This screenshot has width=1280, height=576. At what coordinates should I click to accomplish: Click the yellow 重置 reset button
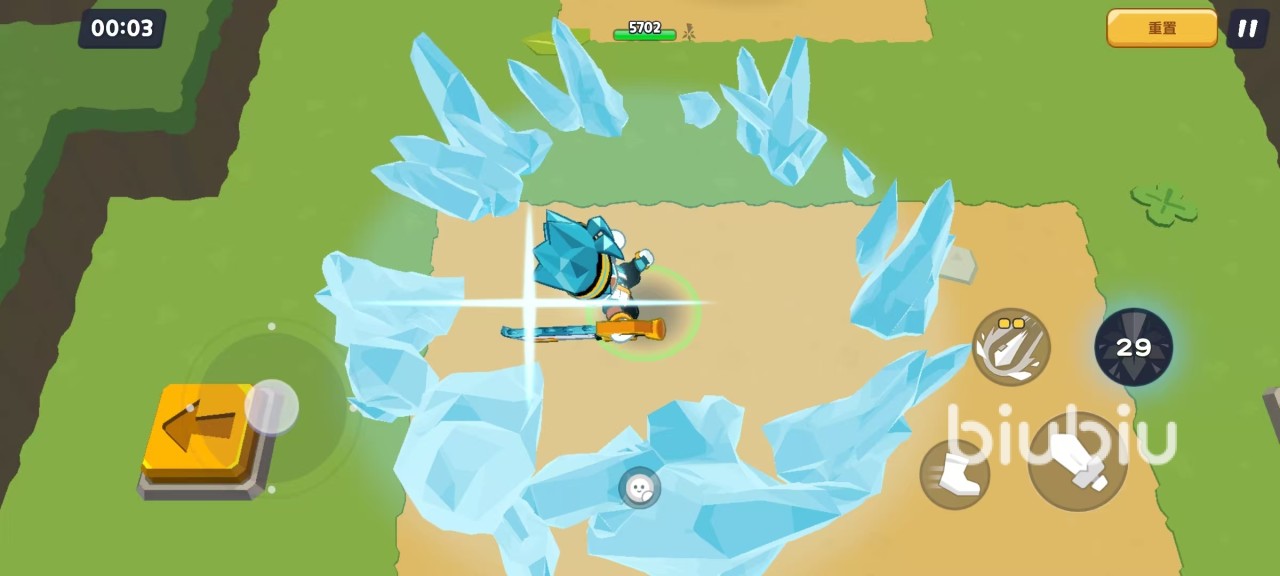(x=1161, y=28)
